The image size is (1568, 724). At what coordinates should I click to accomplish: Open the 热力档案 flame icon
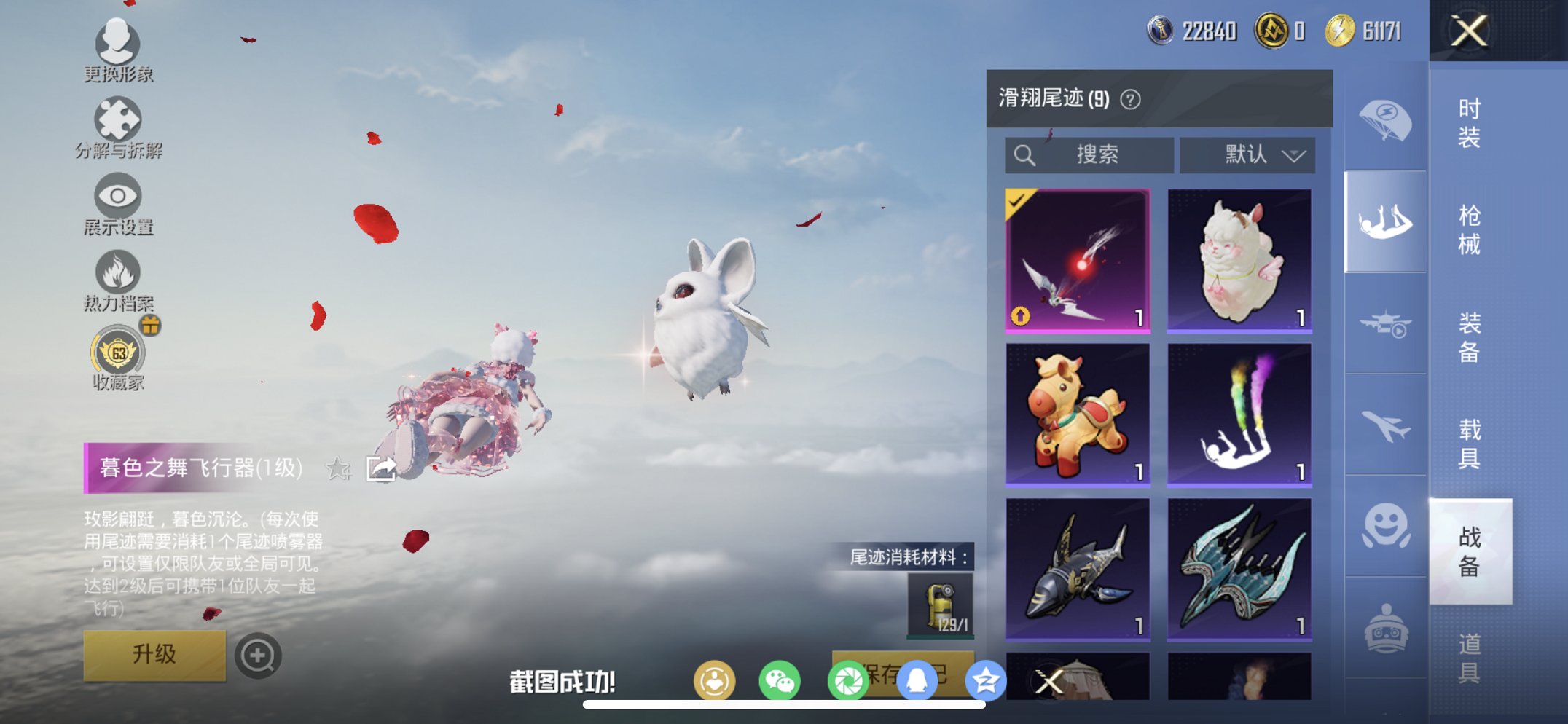pos(119,273)
